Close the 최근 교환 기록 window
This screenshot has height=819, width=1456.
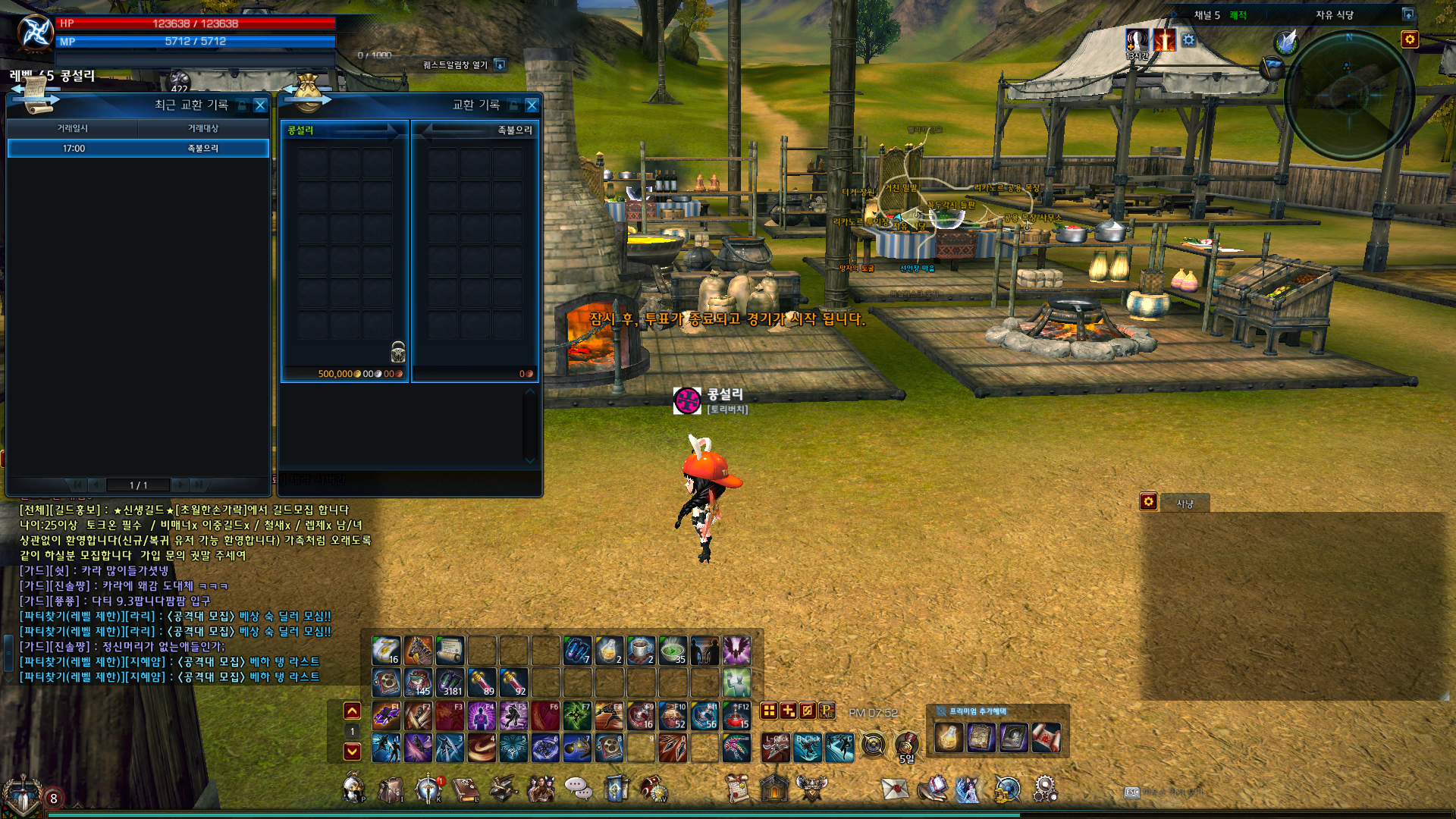[x=260, y=105]
